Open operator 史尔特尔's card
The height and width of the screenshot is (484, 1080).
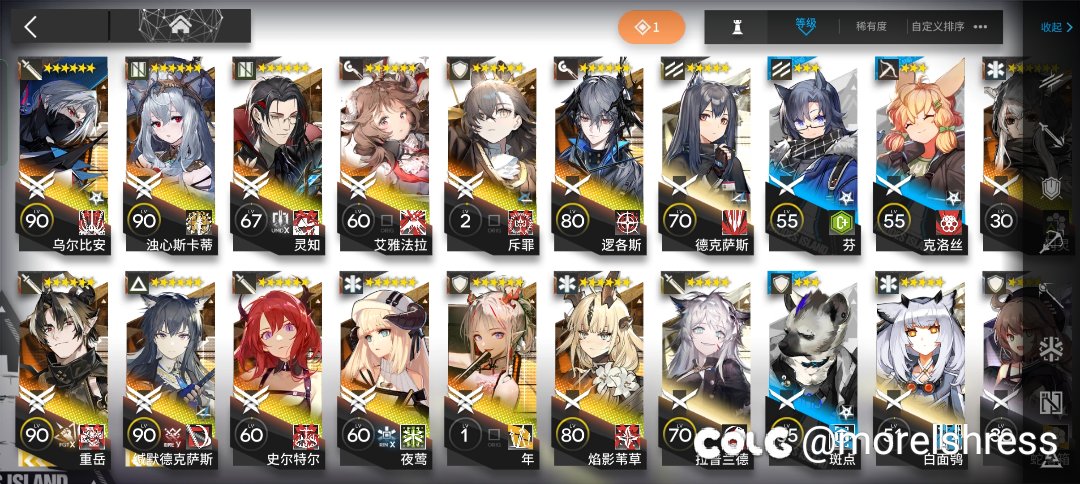pyautogui.click(x=281, y=365)
